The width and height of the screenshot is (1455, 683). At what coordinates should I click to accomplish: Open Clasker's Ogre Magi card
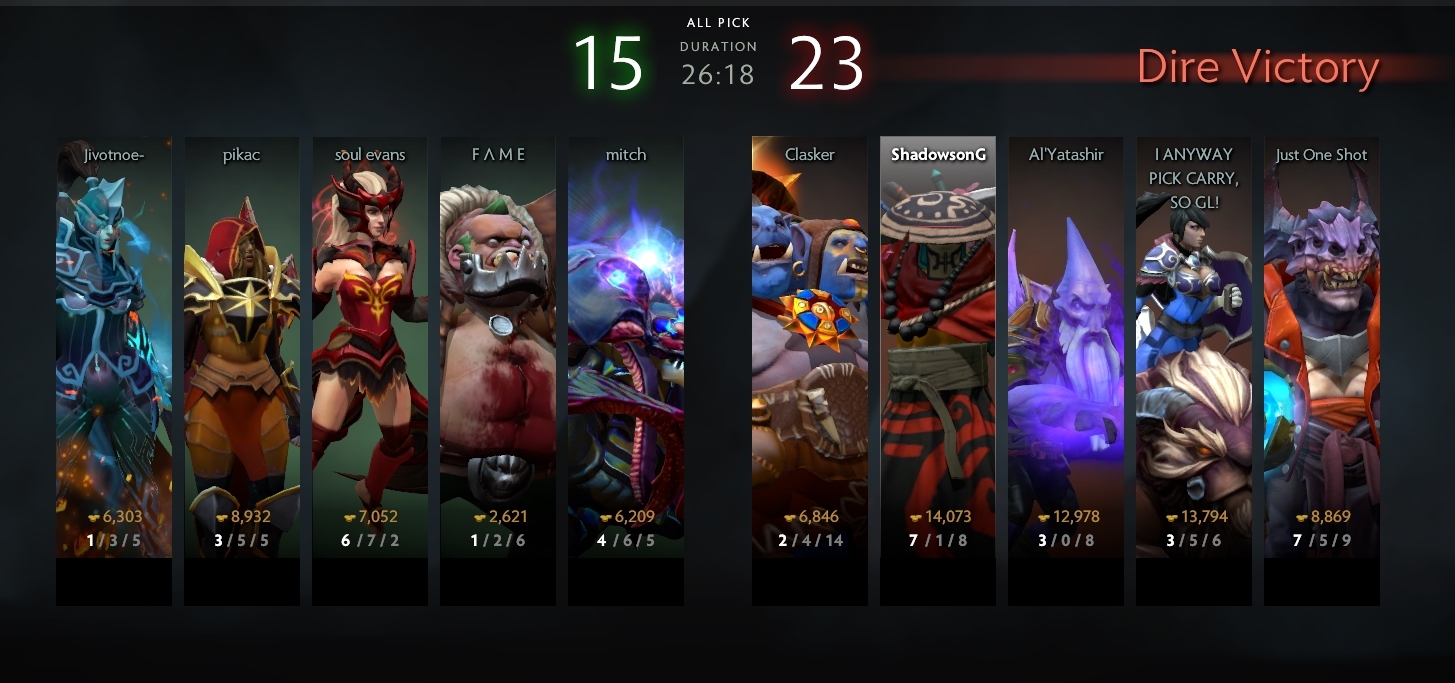click(810, 345)
